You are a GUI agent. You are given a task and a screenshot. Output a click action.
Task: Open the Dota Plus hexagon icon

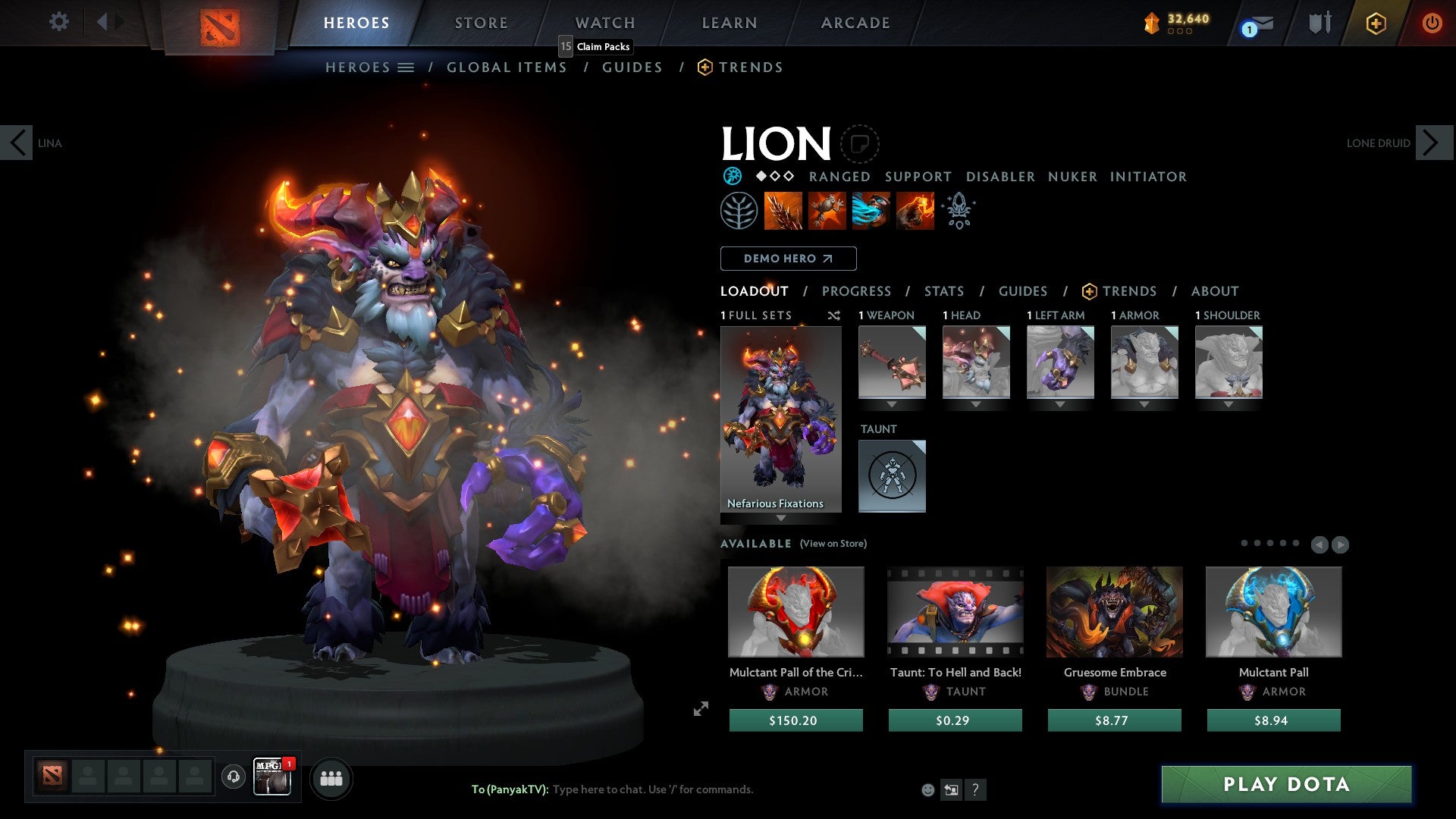[1376, 23]
